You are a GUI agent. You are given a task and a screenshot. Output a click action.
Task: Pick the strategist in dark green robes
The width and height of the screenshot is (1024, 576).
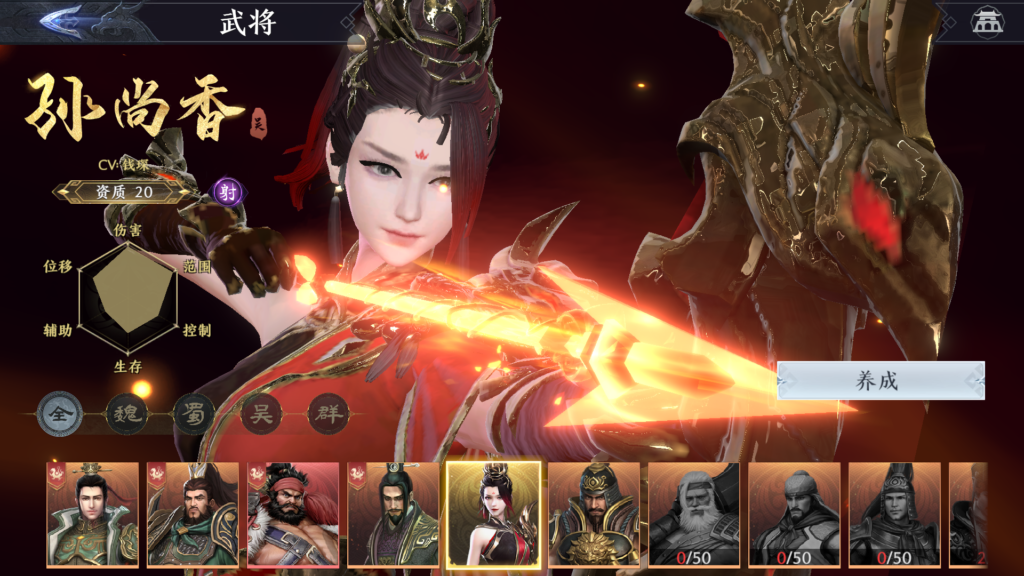393,514
